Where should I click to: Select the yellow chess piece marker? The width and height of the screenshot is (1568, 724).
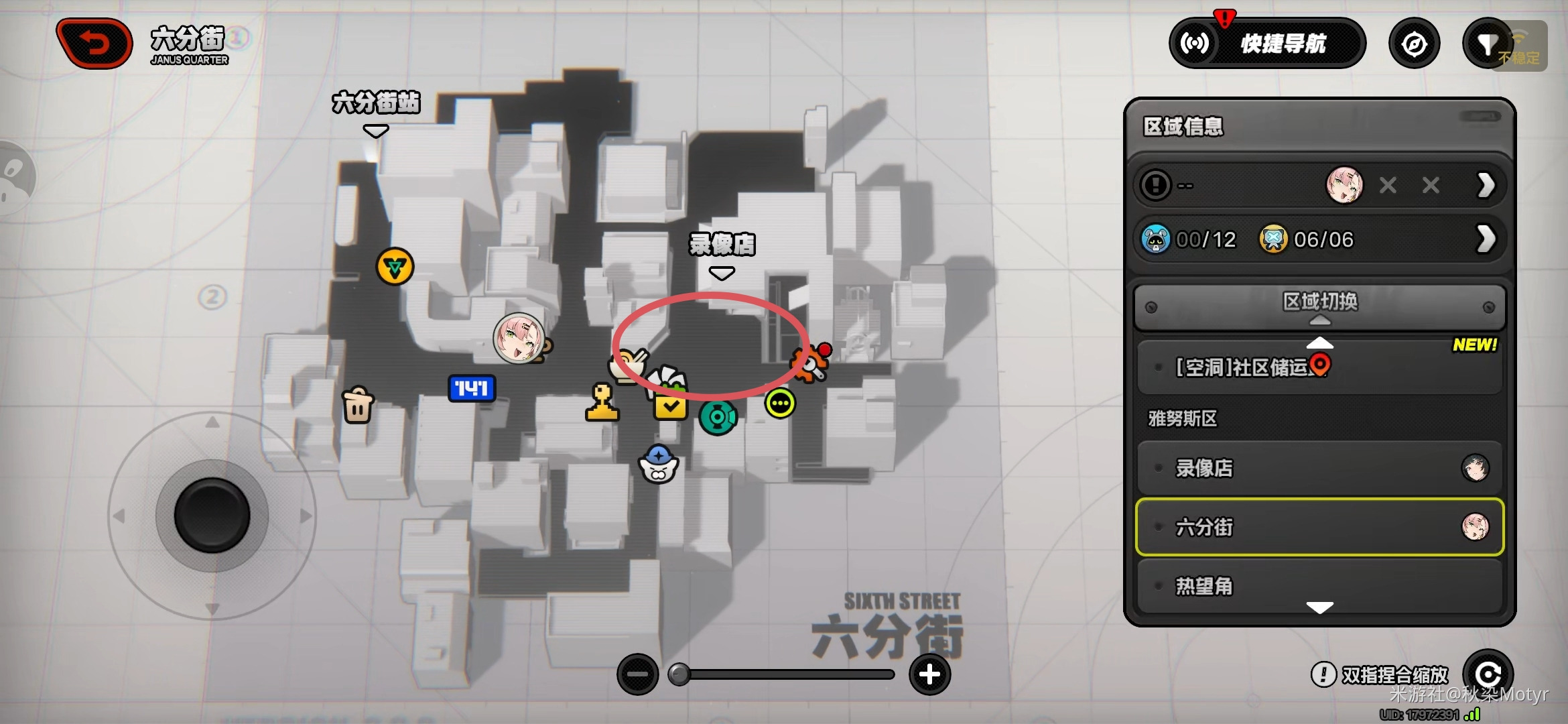602,403
